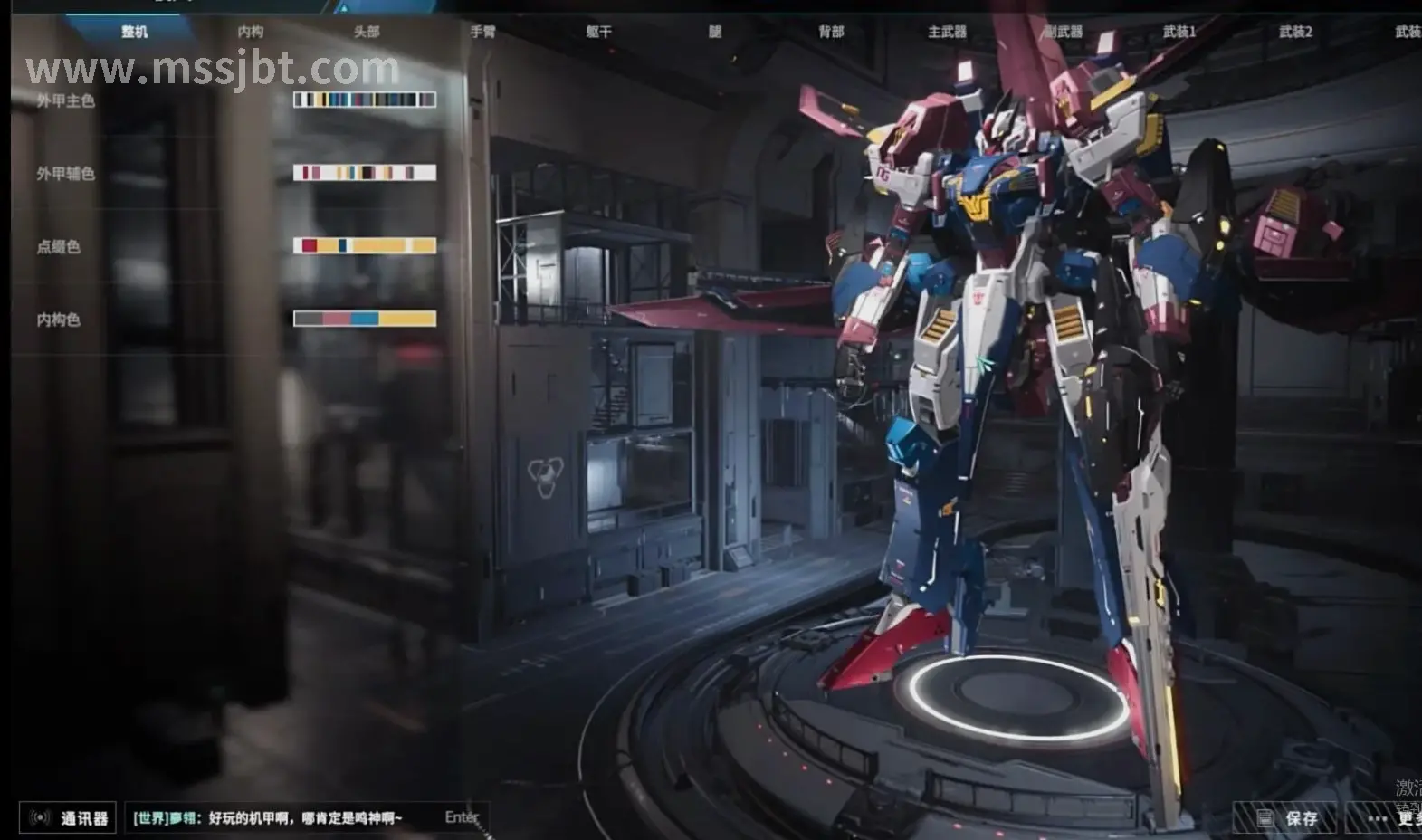Choose the 内构色 inner frame color palette

pyautogui.click(x=365, y=319)
